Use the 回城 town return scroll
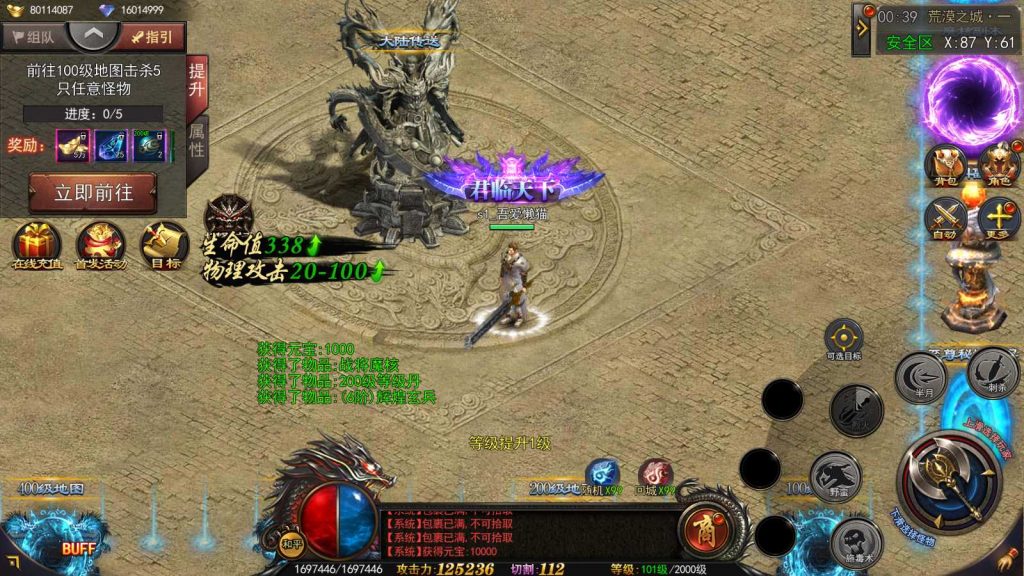 (656, 476)
